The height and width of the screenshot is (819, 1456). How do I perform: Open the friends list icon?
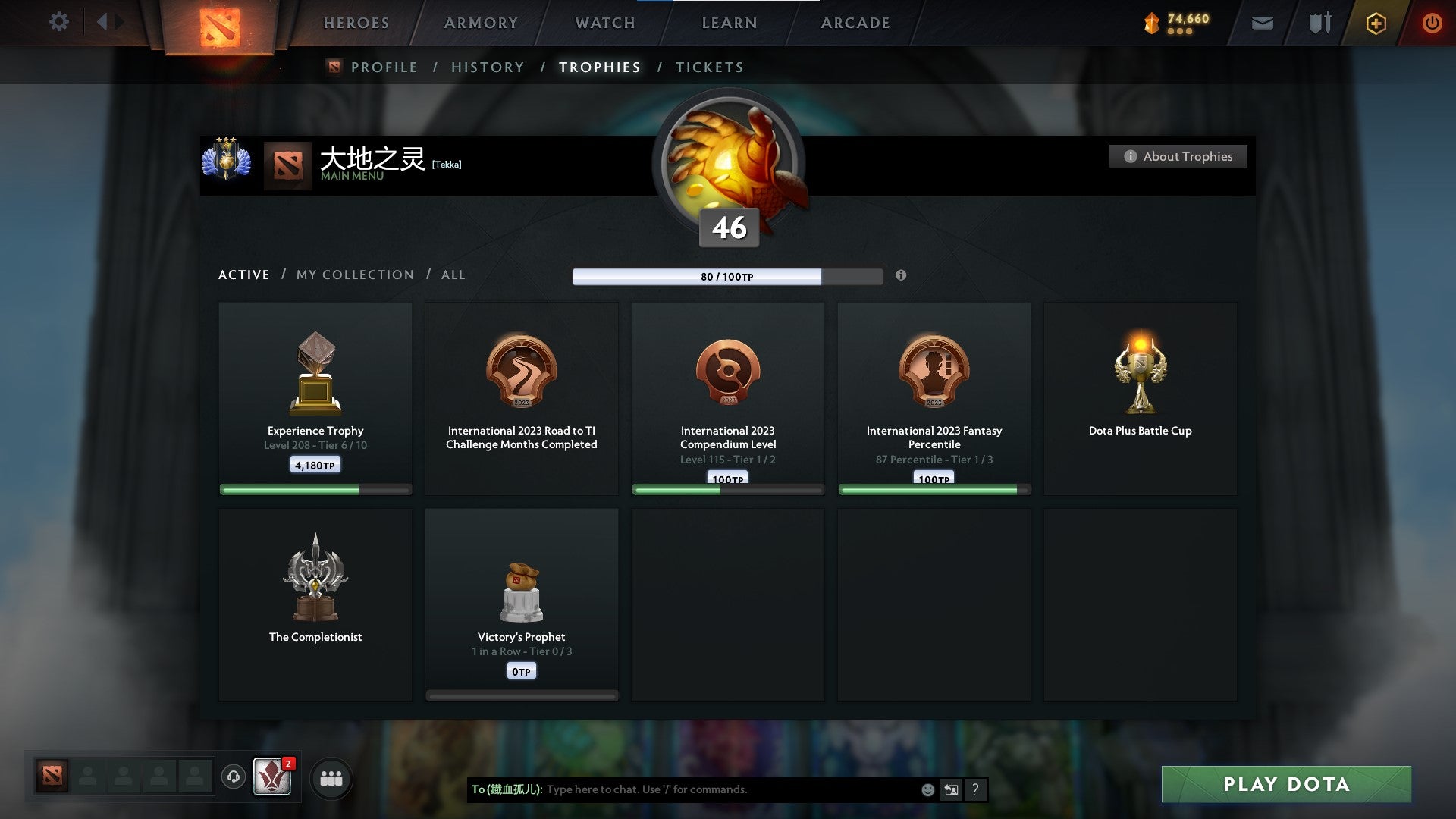(330, 777)
